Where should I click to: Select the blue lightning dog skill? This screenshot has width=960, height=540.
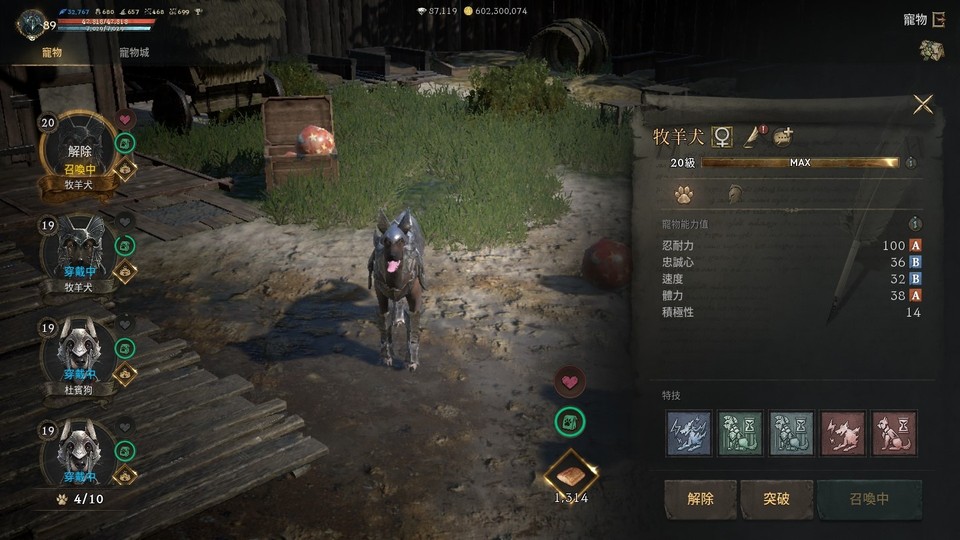pyautogui.click(x=689, y=433)
